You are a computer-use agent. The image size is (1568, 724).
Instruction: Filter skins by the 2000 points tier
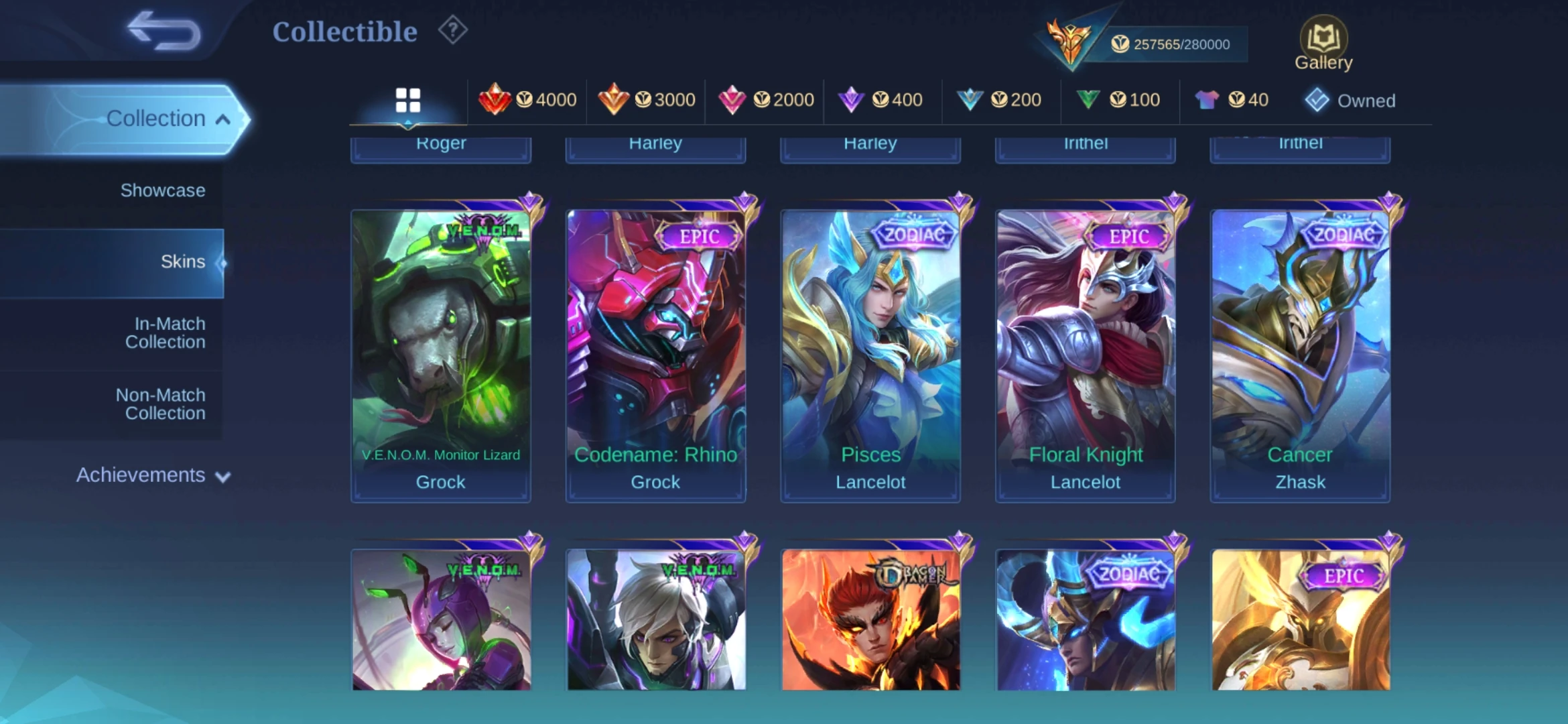(x=765, y=101)
